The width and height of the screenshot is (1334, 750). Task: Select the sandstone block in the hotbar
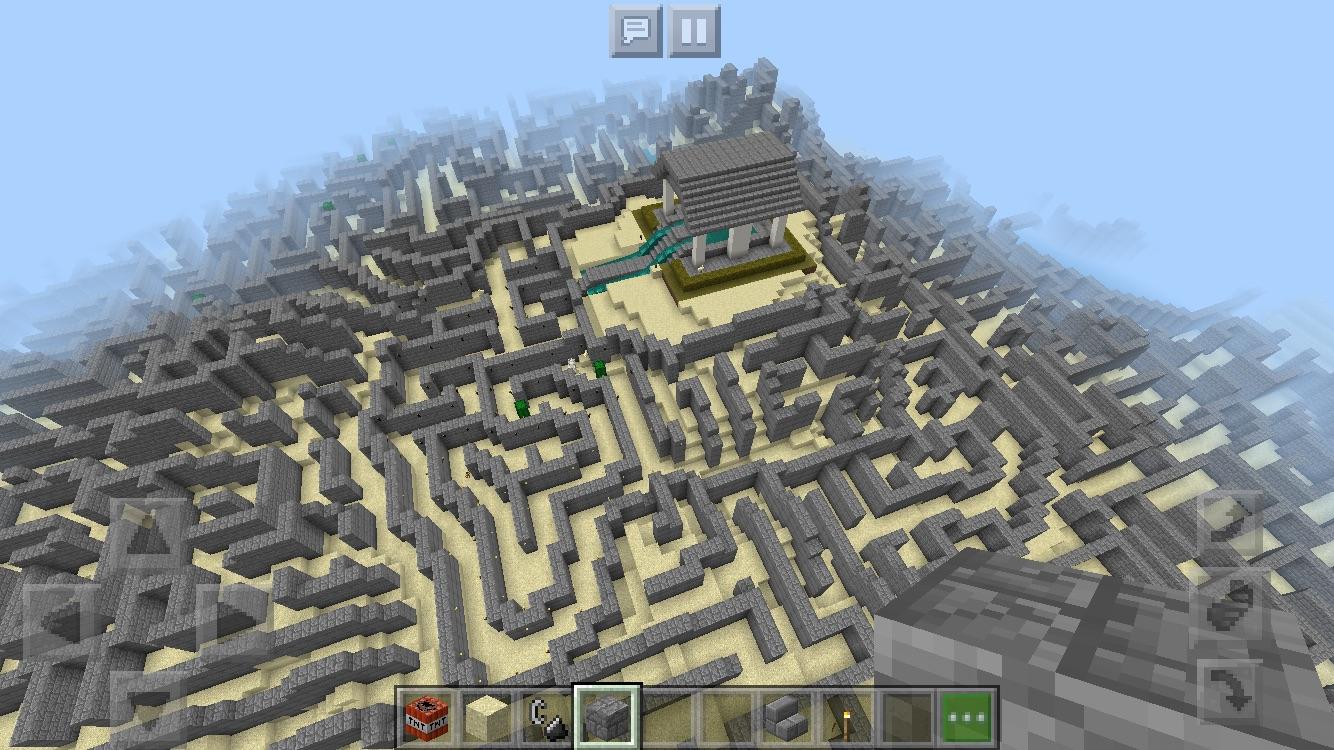tap(482, 717)
